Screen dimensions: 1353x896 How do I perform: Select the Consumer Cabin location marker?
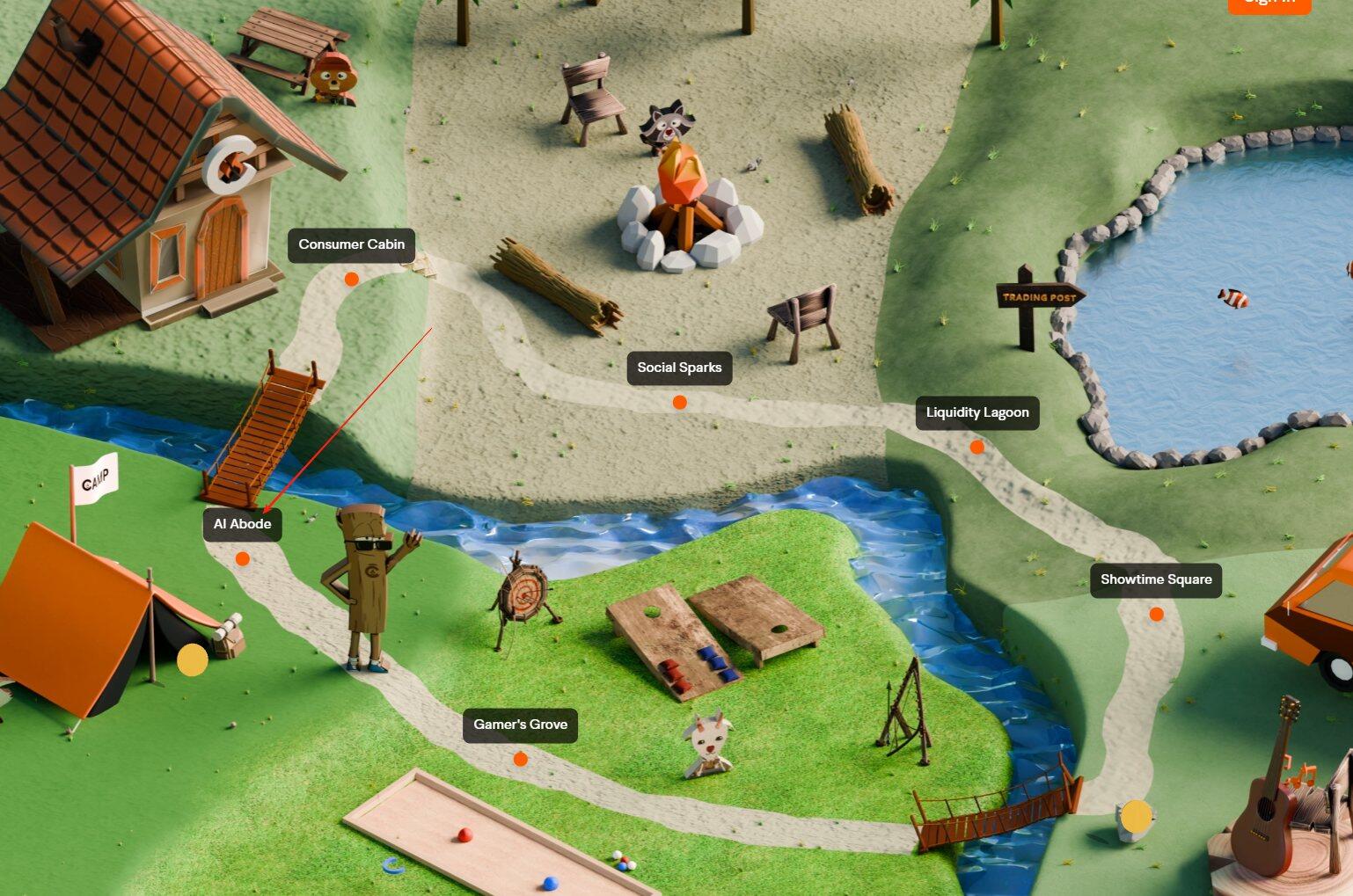[x=351, y=279]
